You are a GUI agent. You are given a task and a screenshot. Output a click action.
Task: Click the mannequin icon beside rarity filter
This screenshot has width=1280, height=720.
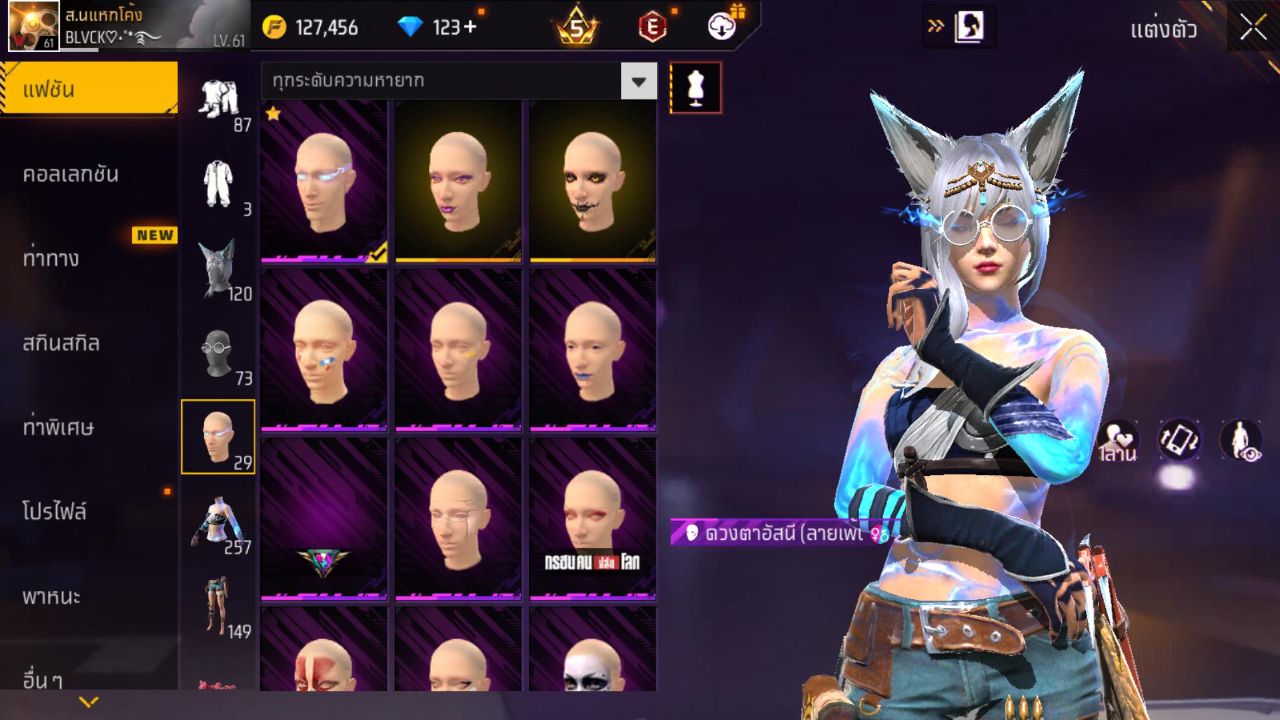(x=695, y=87)
